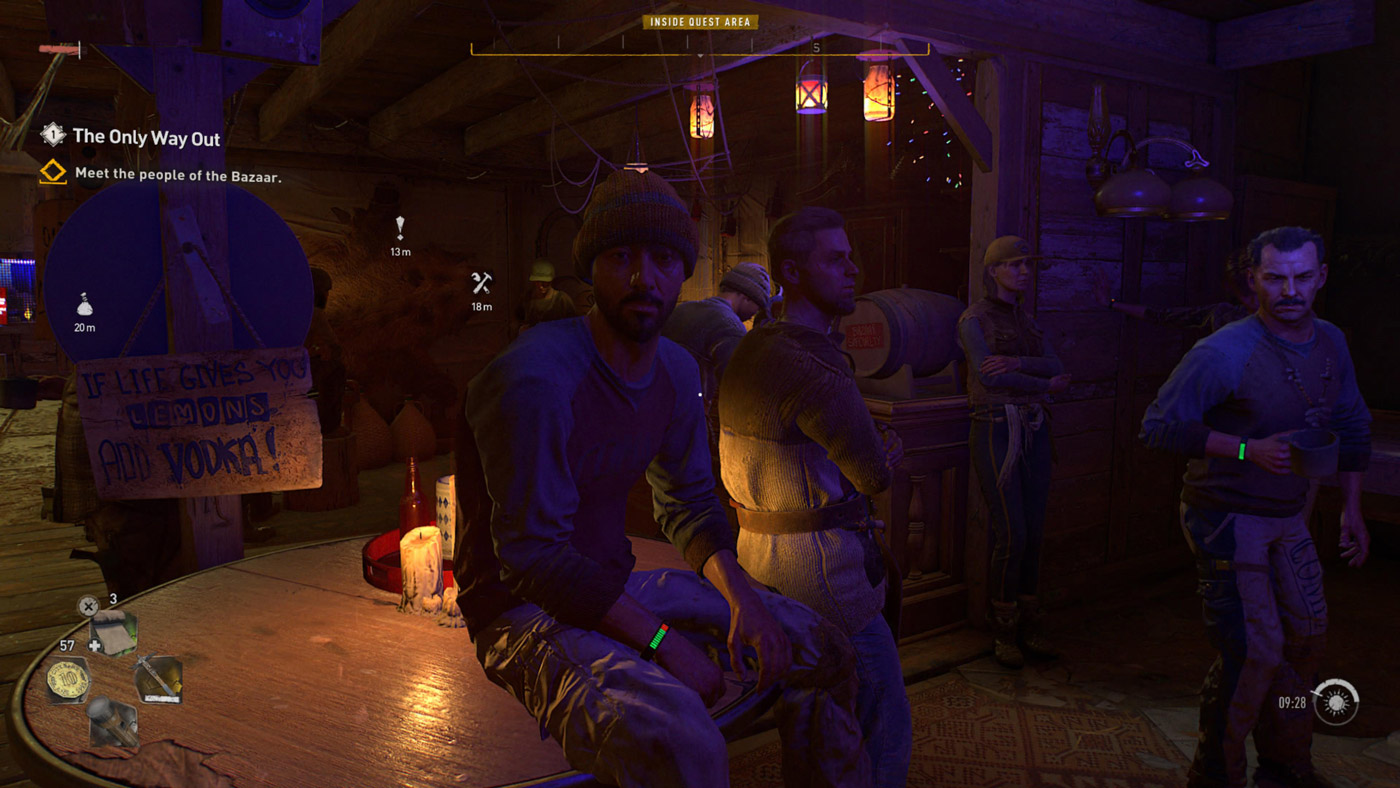Select the sack vendor marker

pyautogui.click(x=85, y=304)
